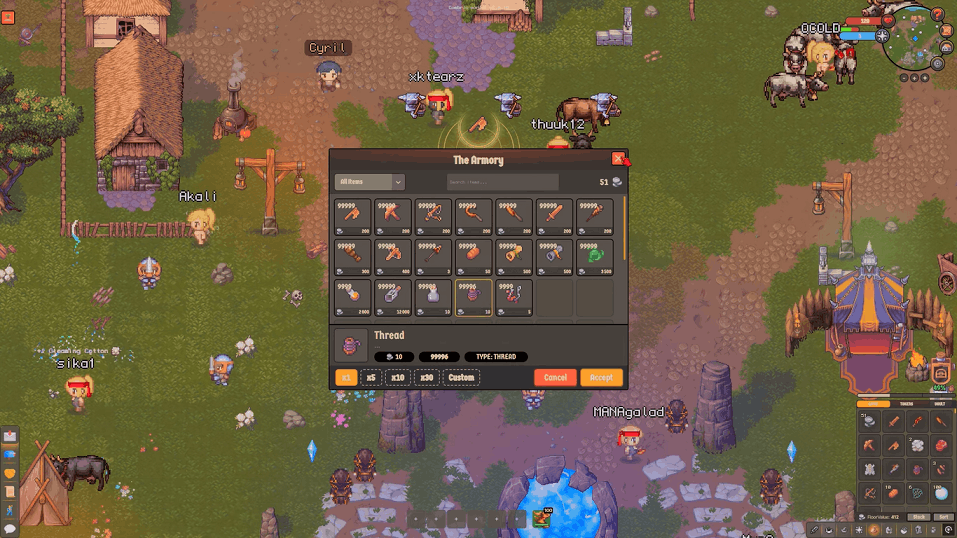Stack the inventory items
957x538 pixels.
pos(918,517)
